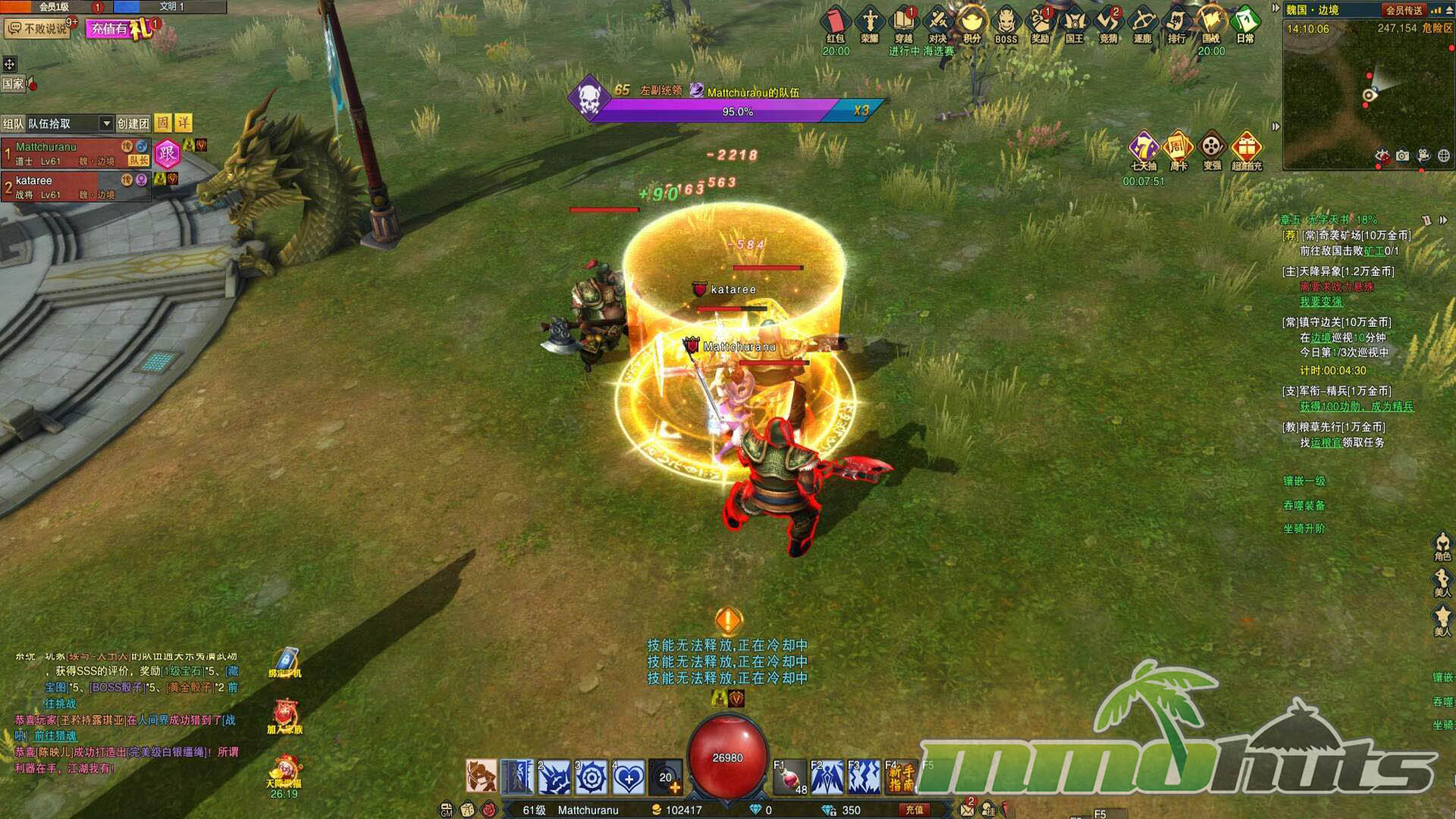Open the 超值首充 first recharge gift
Image resolution: width=1456 pixels, height=819 pixels.
(x=1247, y=149)
